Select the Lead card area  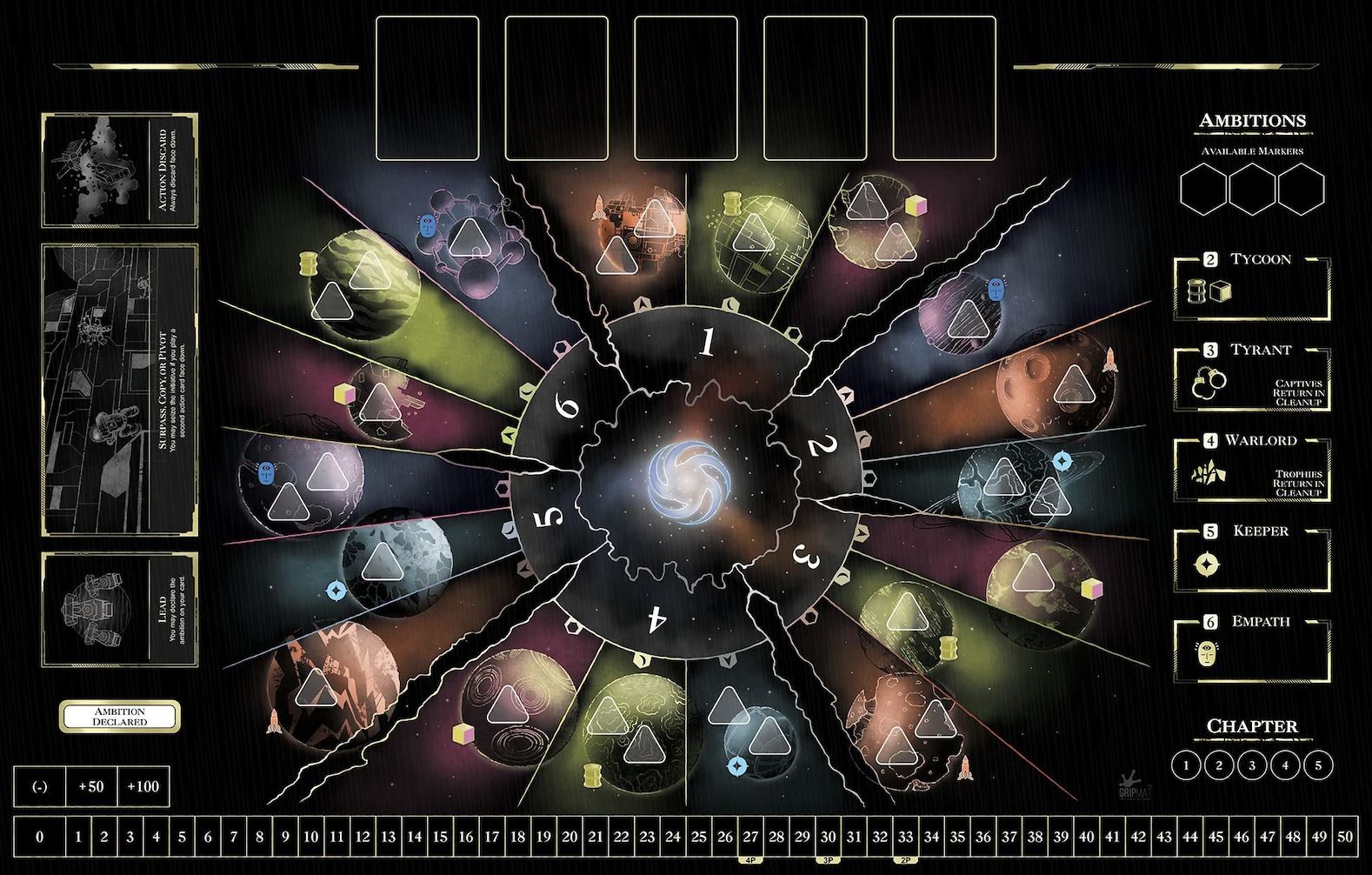pos(120,610)
